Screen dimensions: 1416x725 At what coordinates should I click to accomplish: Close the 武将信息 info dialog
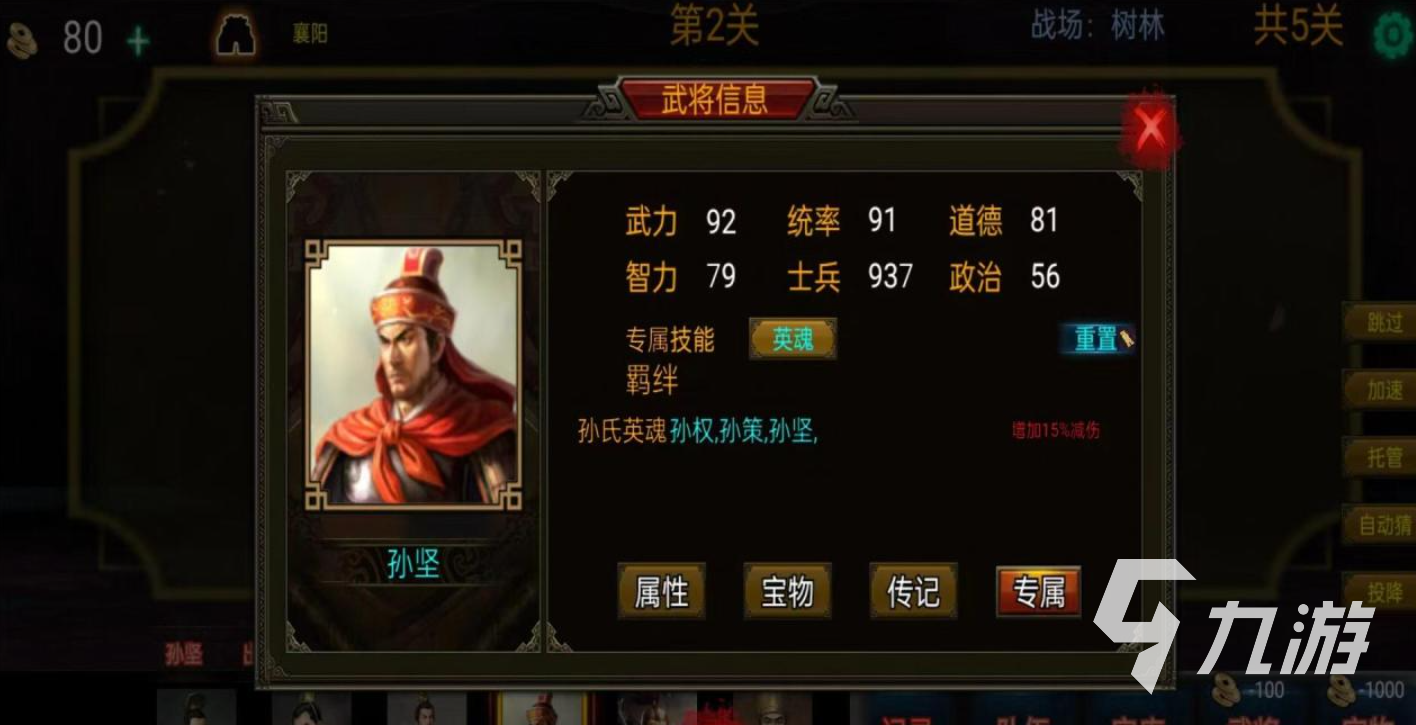(1151, 127)
